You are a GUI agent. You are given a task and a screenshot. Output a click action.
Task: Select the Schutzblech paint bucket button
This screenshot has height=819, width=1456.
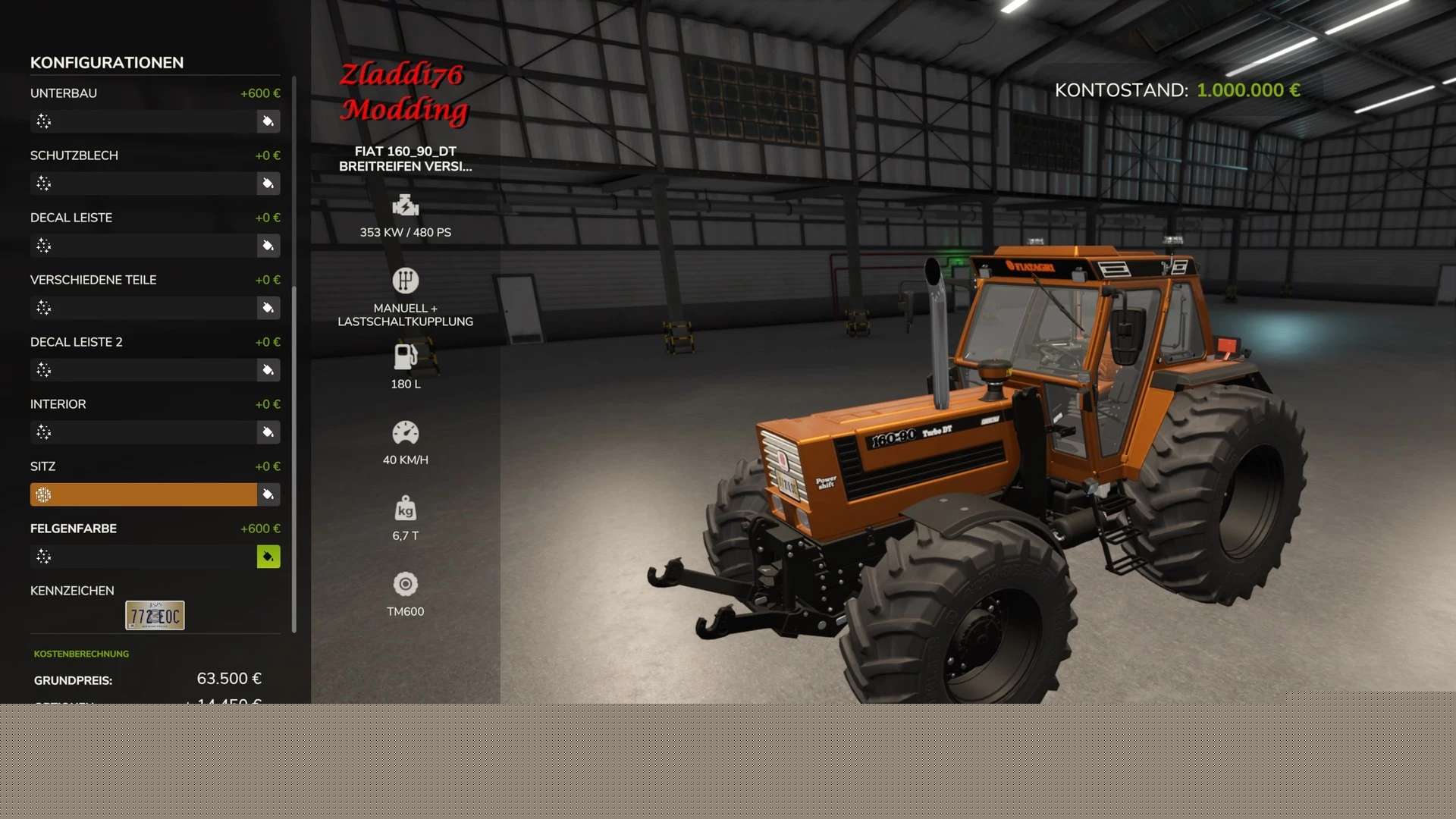point(268,184)
